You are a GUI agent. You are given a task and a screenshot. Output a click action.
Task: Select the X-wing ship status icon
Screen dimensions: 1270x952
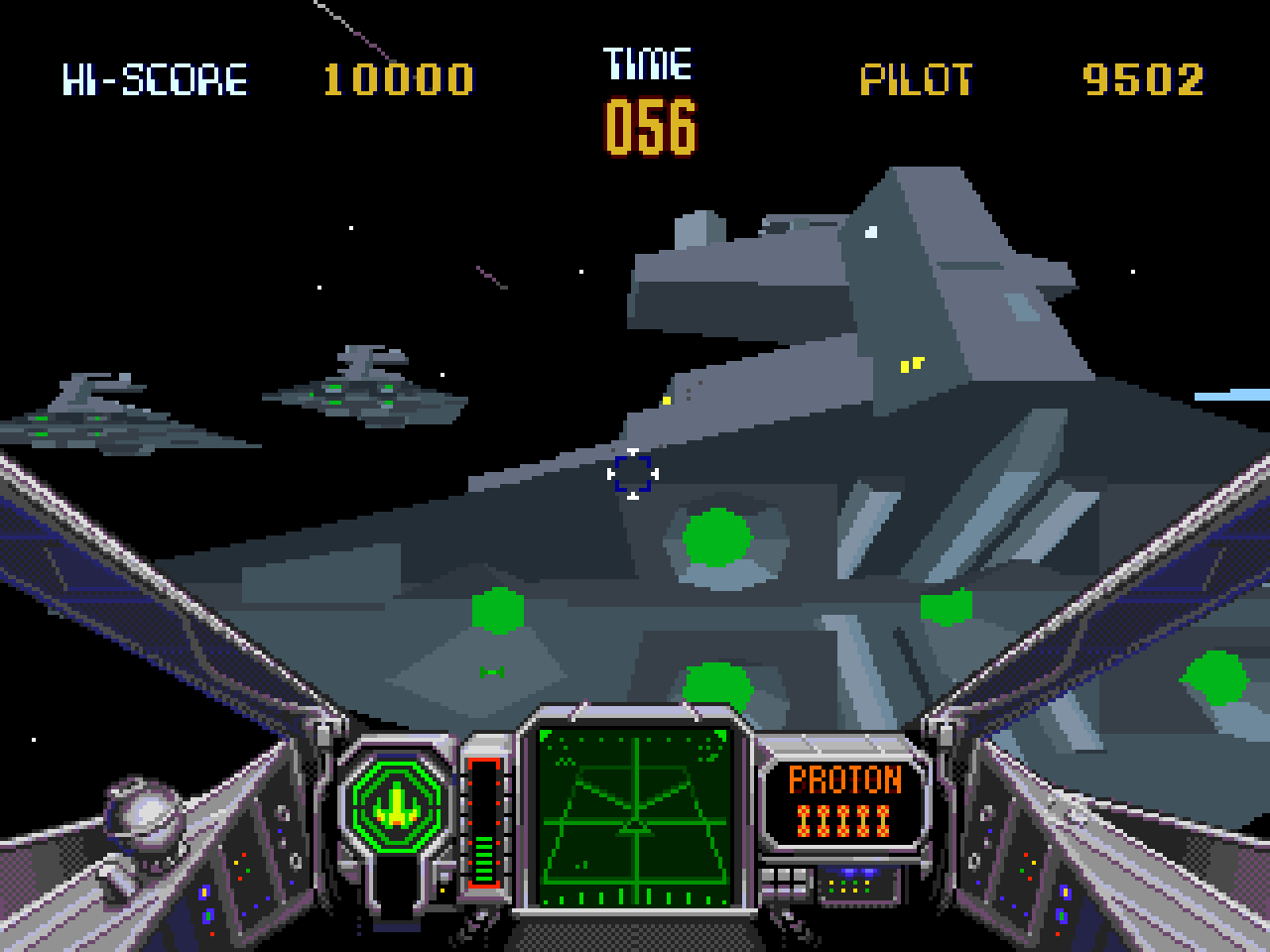(x=396, y=801)
